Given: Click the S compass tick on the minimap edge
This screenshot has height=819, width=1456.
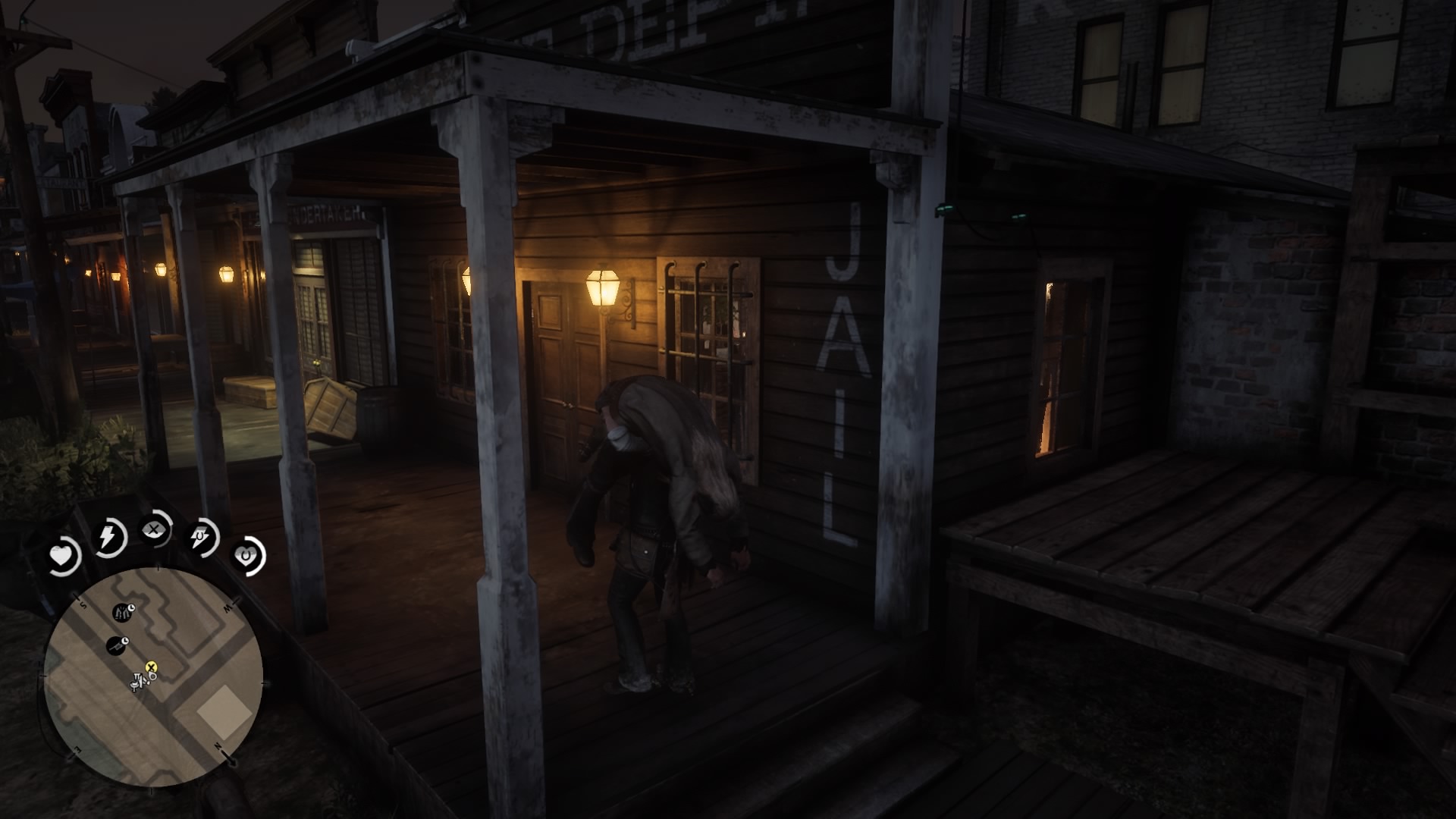Looking at the screenshot, I should [x=78, y=598].
